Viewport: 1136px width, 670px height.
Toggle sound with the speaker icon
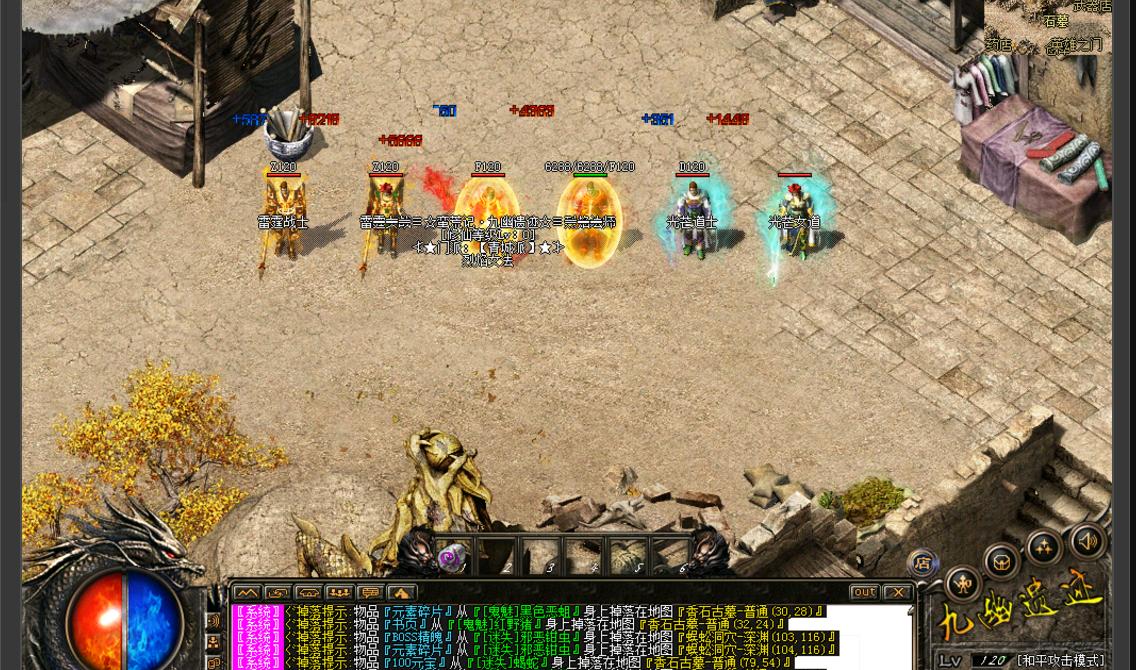(1087, 541)
